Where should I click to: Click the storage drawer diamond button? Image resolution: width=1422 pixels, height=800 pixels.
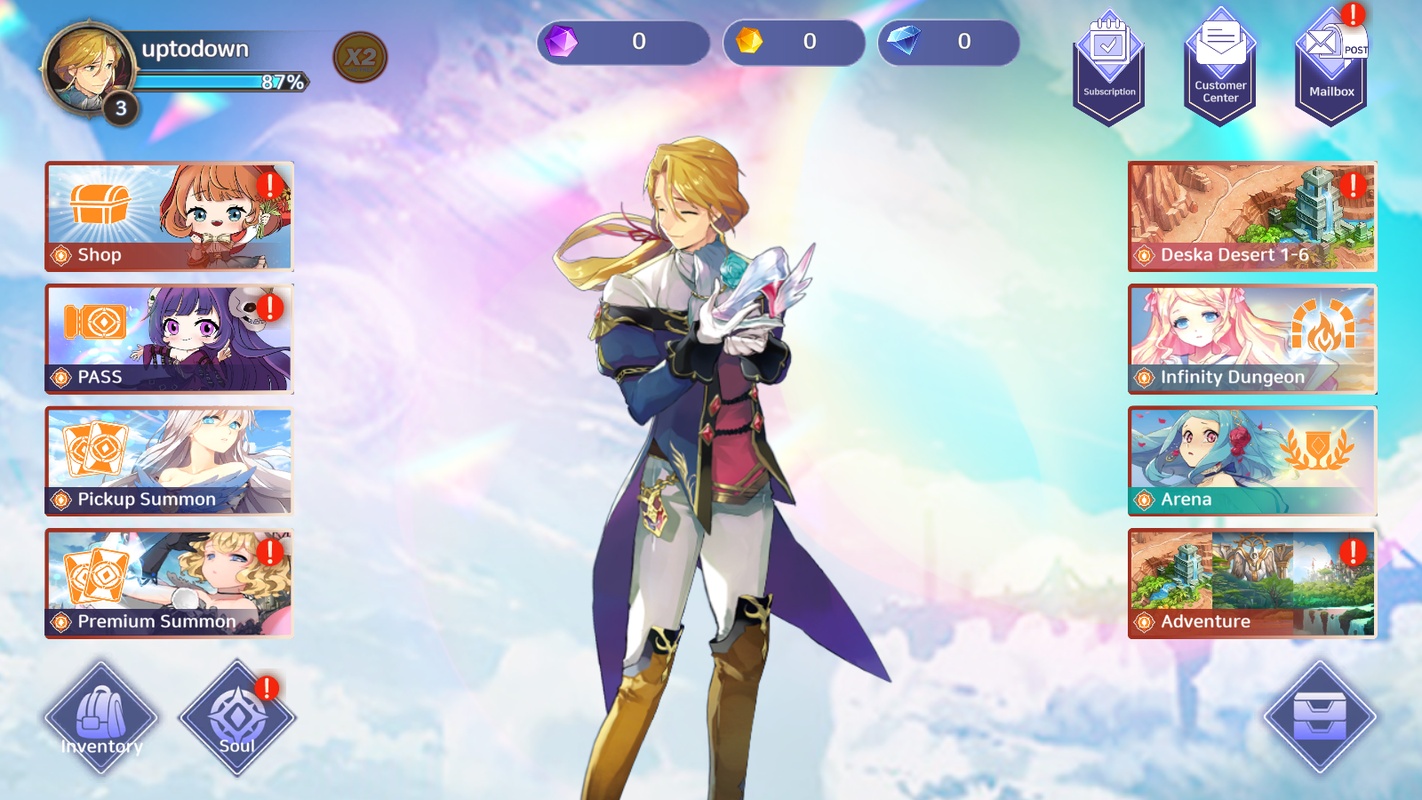(x=1320, y=717)
